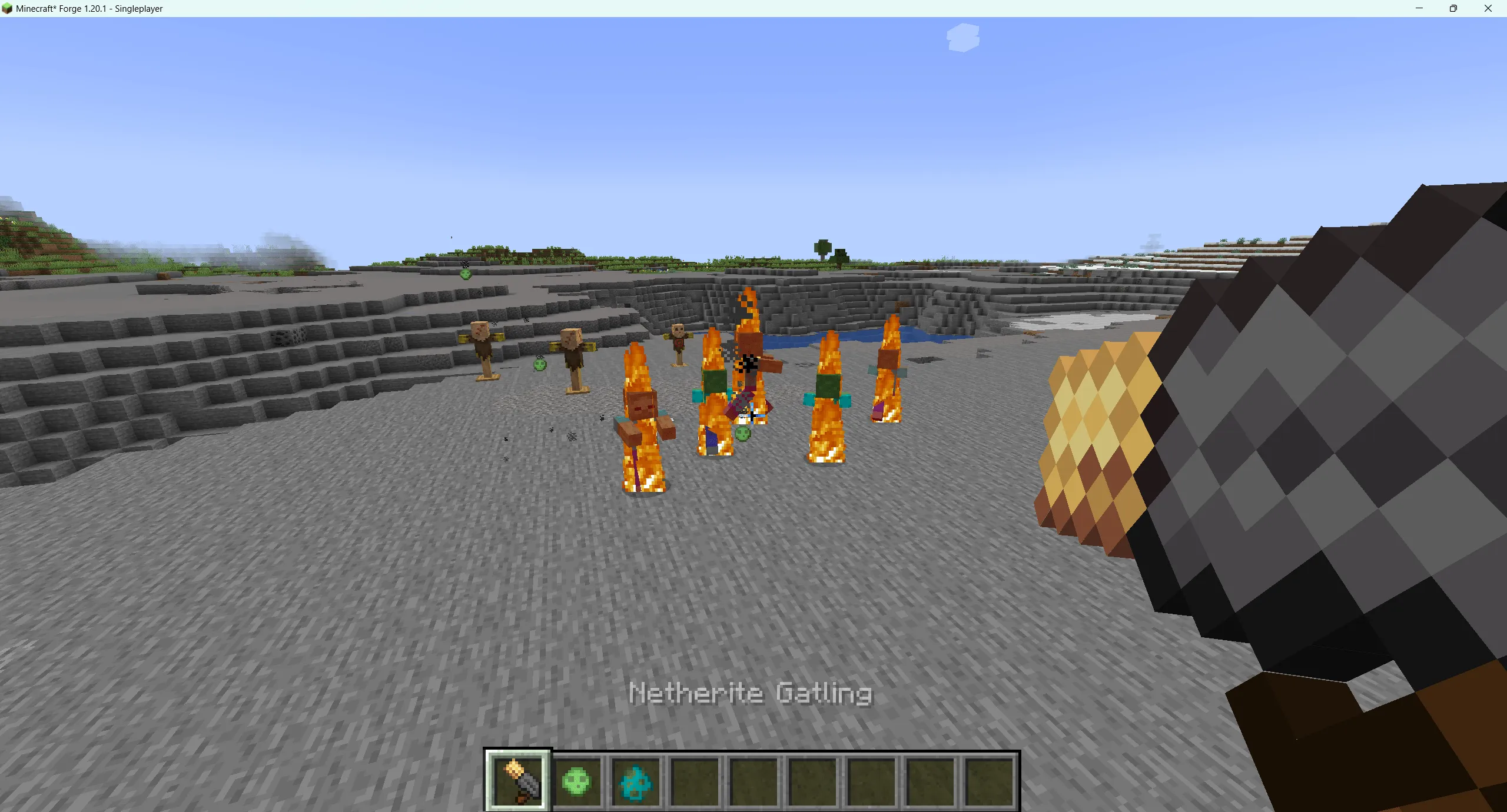
Task: Click the green experience orb near the scarecrows
Action: click(x=539, y=365)
